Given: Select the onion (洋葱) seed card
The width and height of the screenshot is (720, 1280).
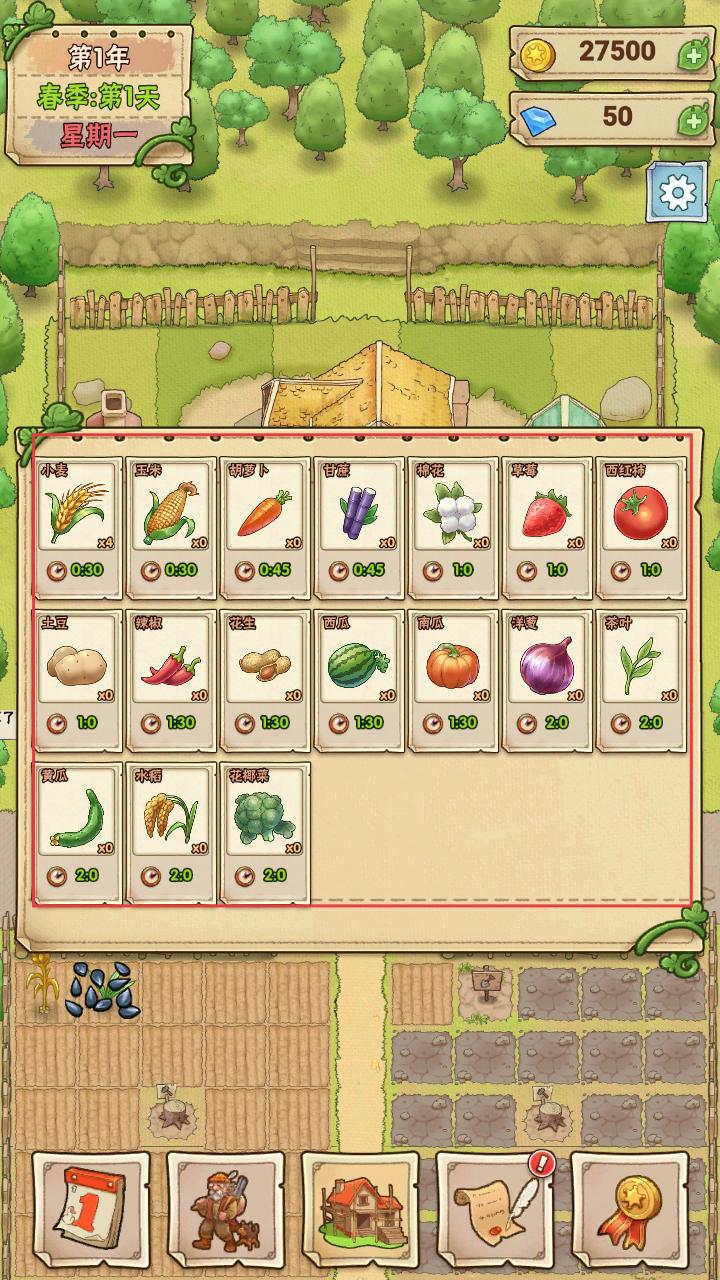Looking at the screenshot, I should [x=547, y=672].
